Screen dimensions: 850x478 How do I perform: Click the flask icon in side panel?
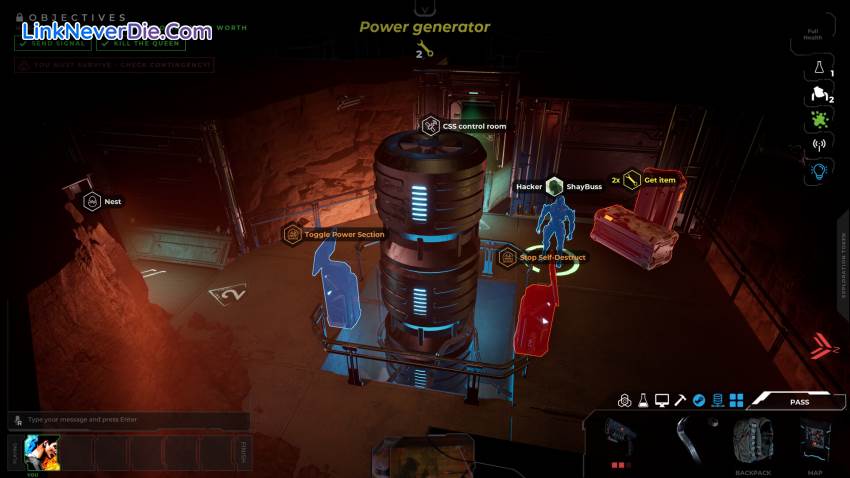[818, 68]
